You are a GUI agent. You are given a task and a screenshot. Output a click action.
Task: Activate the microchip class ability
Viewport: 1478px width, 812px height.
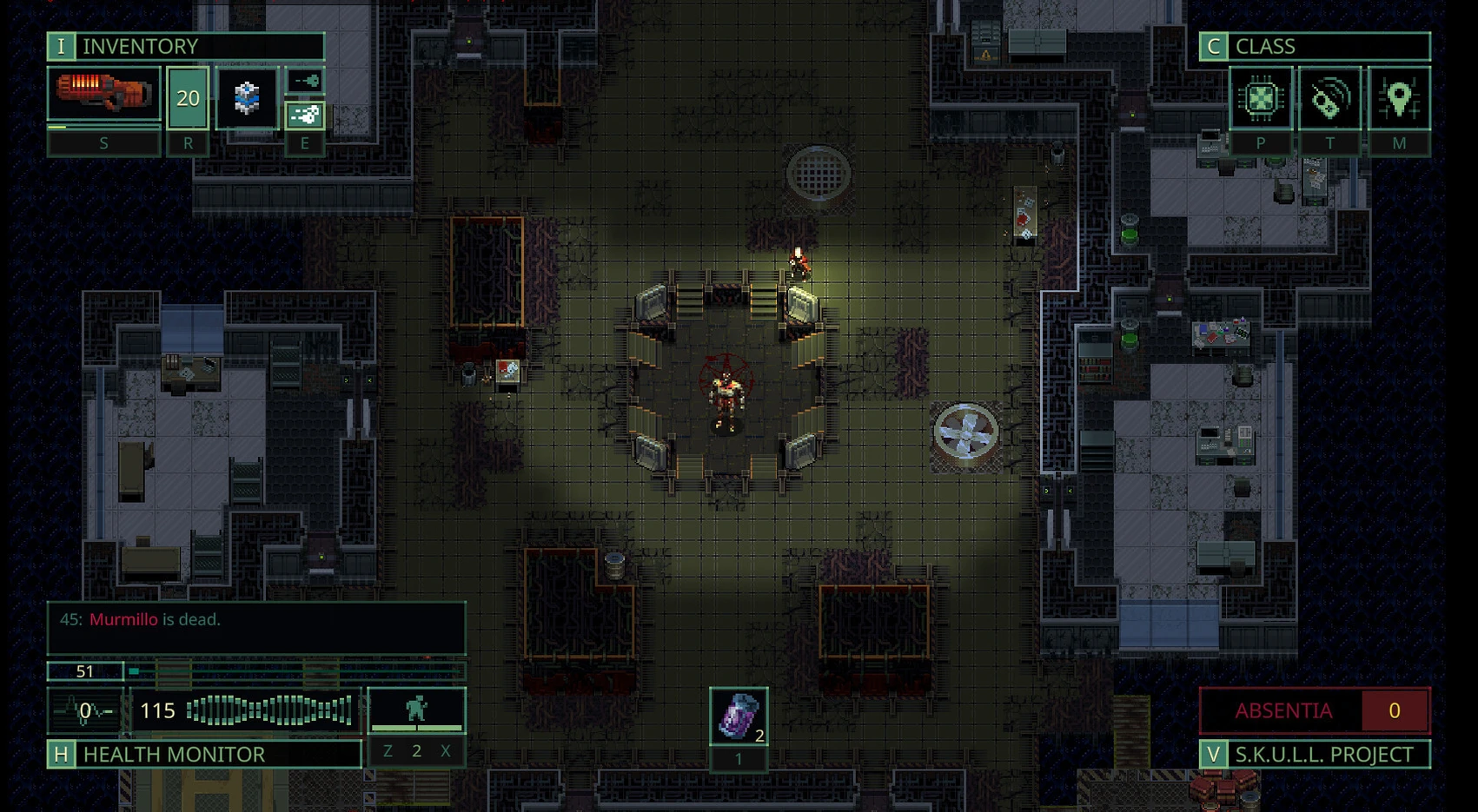tap(1260, 99)
